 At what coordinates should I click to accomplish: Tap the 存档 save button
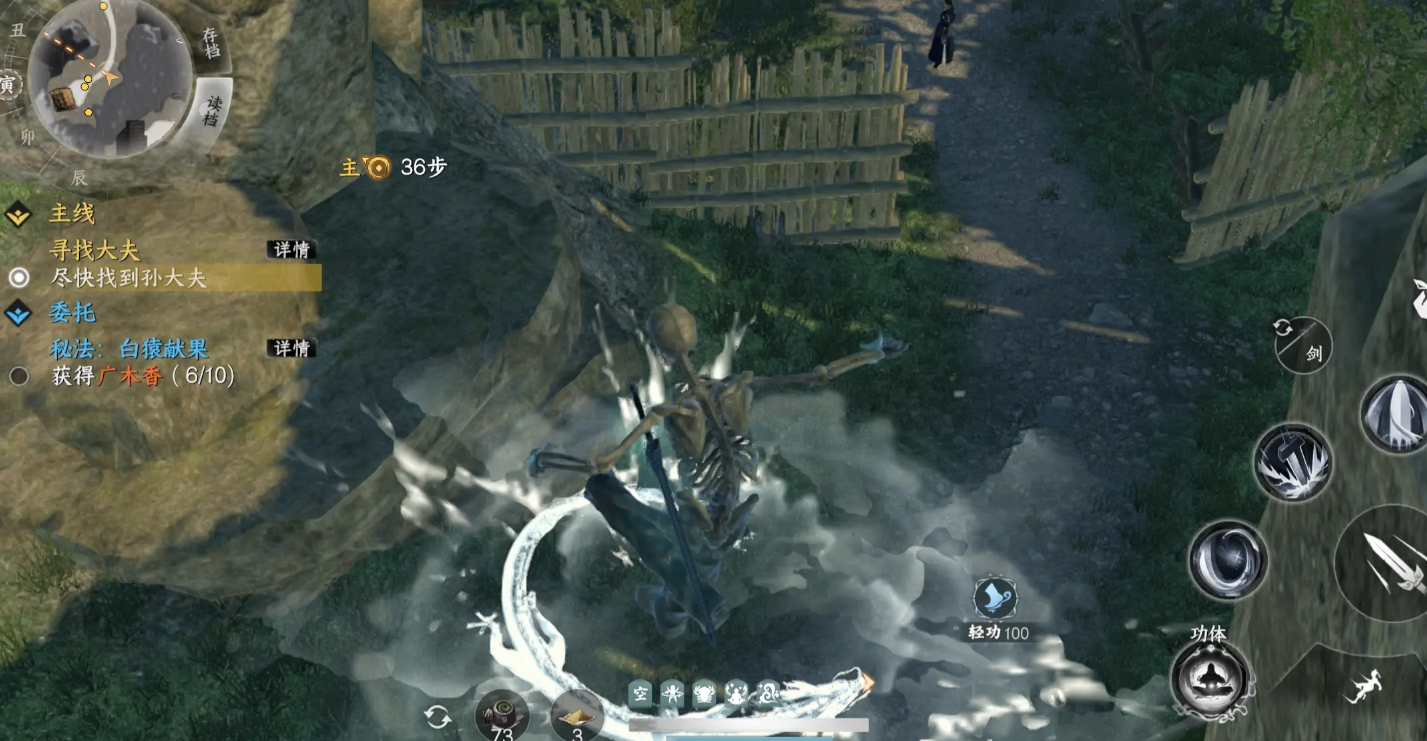(x=210, y=42)
